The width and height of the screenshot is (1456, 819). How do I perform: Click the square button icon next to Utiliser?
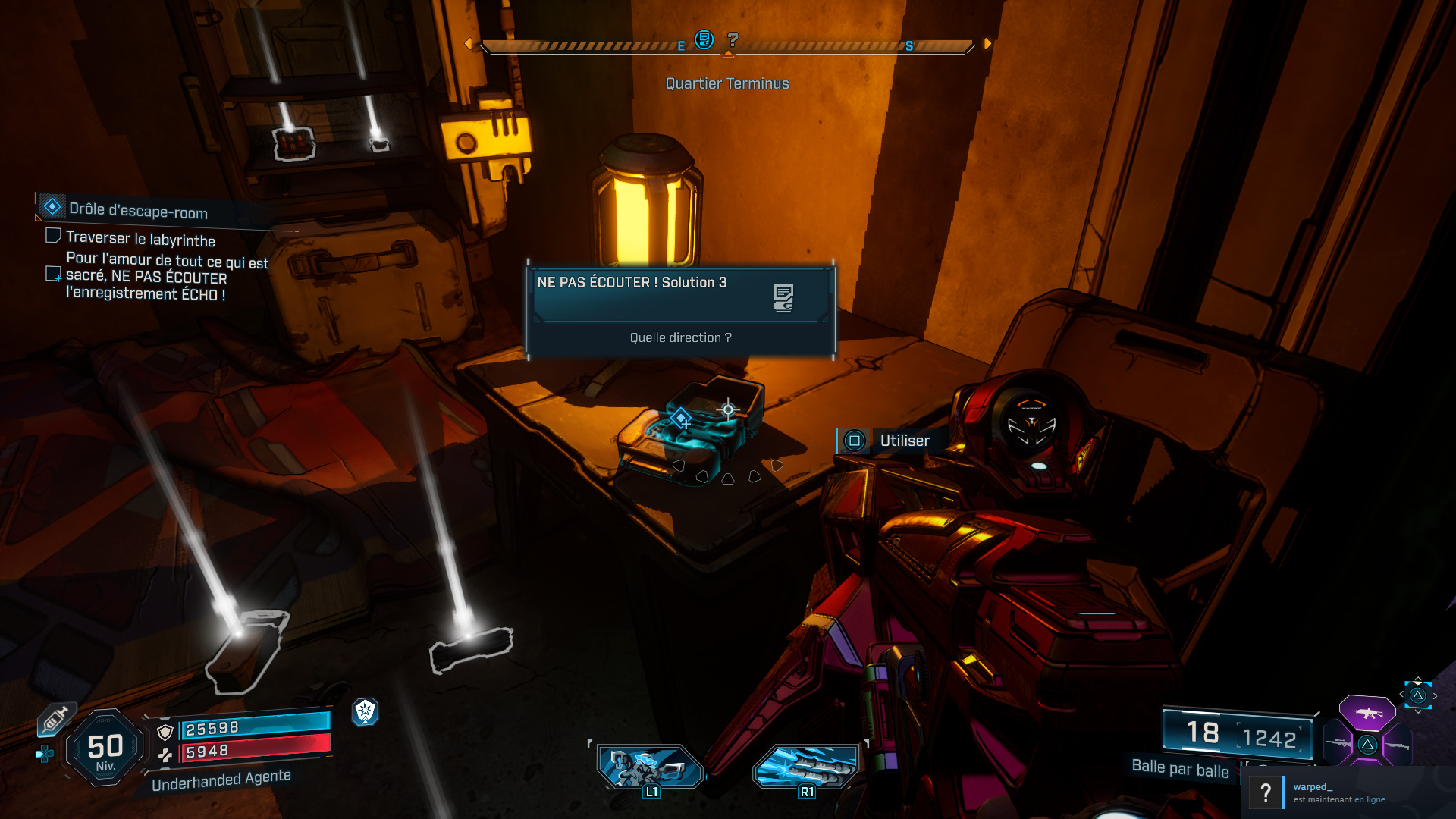pyautogui.click(x=854, y=441)
